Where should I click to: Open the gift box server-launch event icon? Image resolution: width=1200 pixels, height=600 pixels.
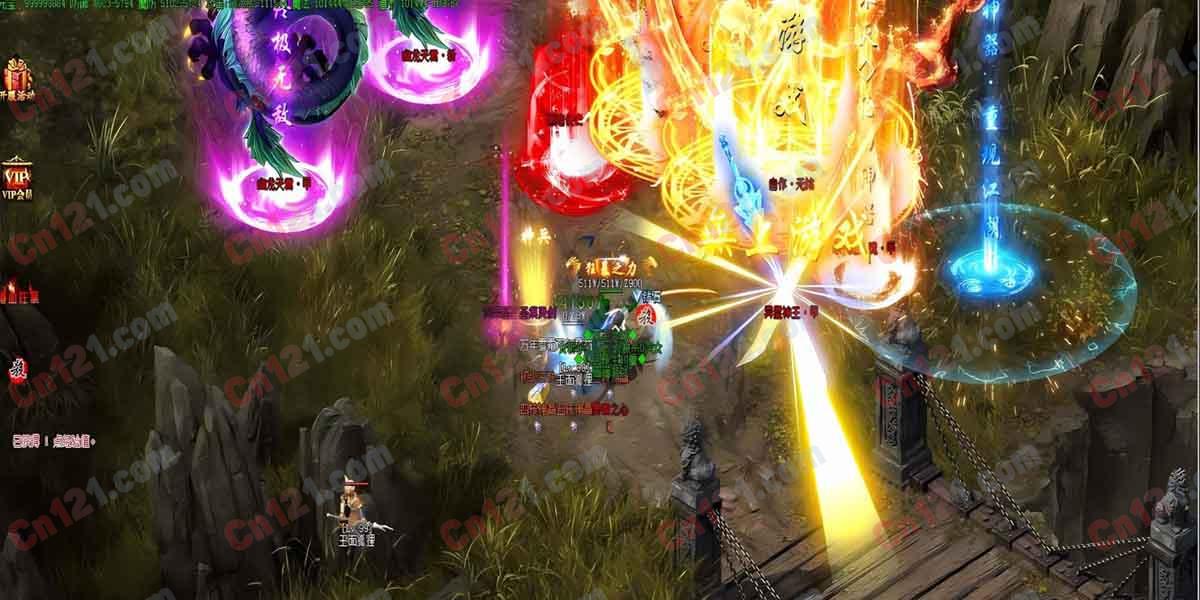(x=17, y=78)
